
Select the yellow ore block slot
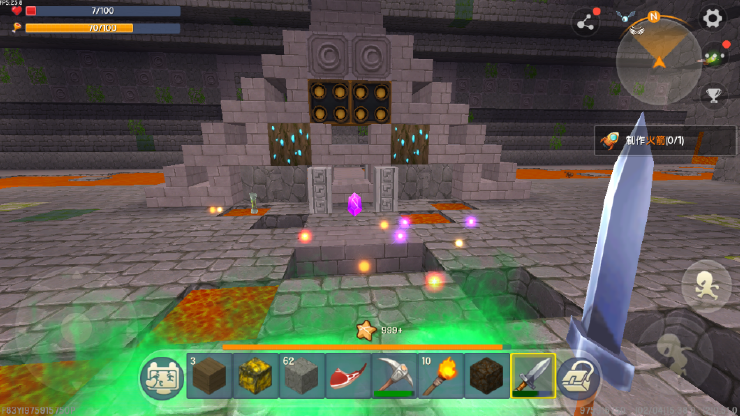(x=255, y=376)
